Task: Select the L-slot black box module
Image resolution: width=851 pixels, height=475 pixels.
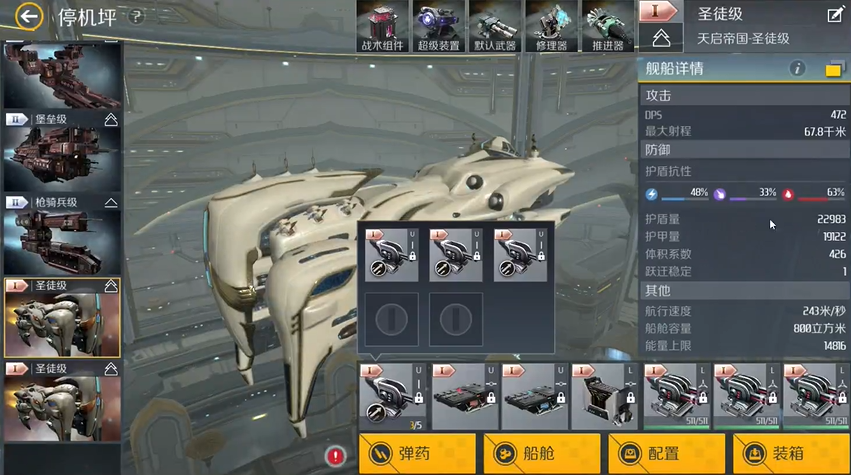Action: tap(606, 397)
